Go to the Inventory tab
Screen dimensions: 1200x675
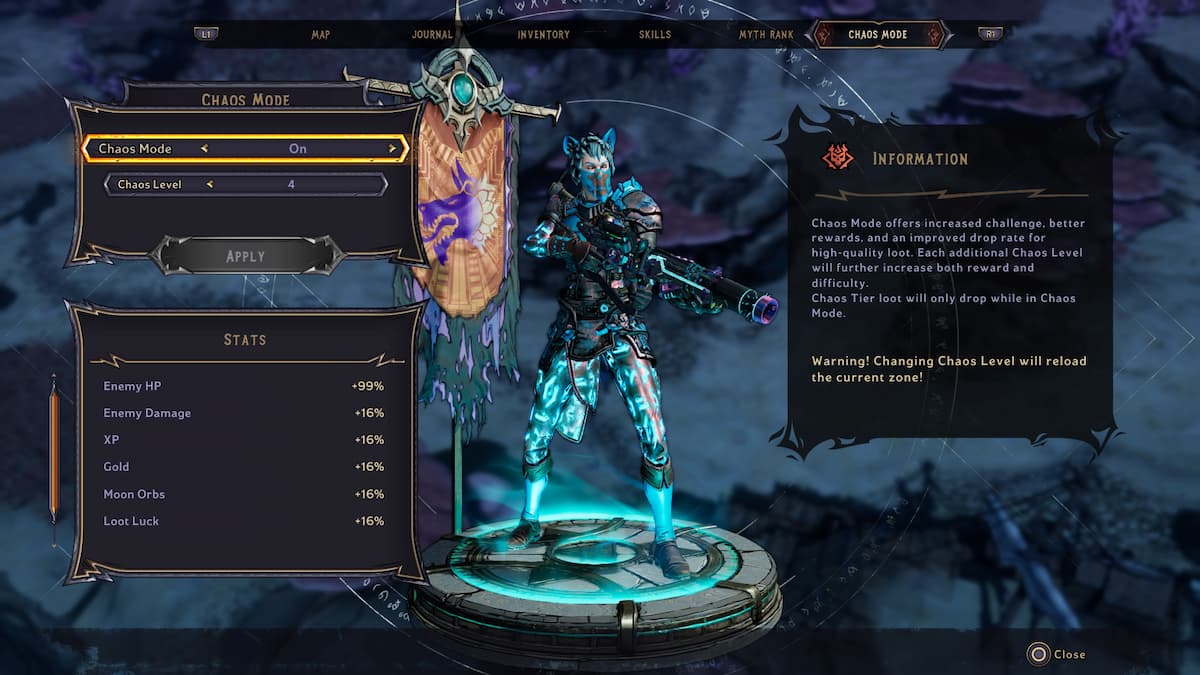coord(543,34)
